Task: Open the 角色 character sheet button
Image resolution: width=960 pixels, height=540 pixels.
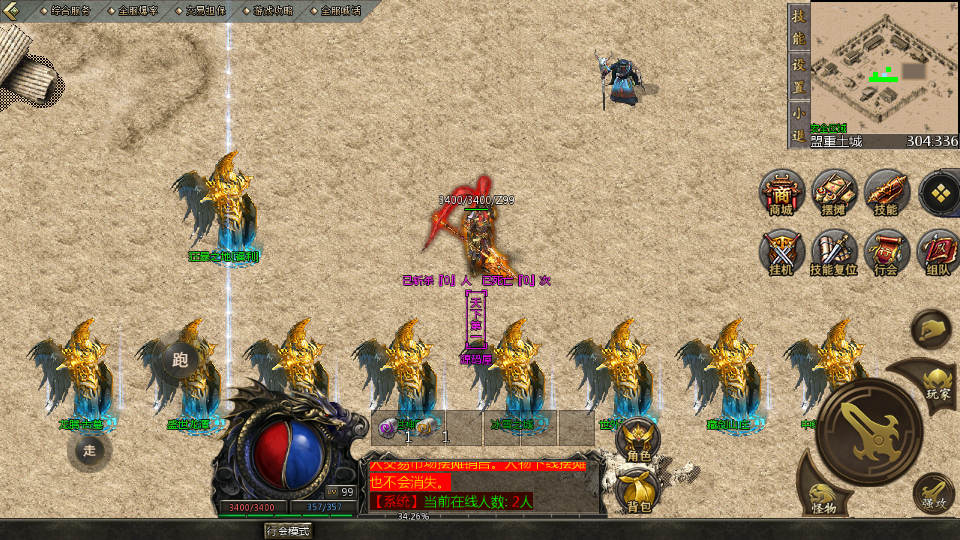Action: tap(638, 440)
